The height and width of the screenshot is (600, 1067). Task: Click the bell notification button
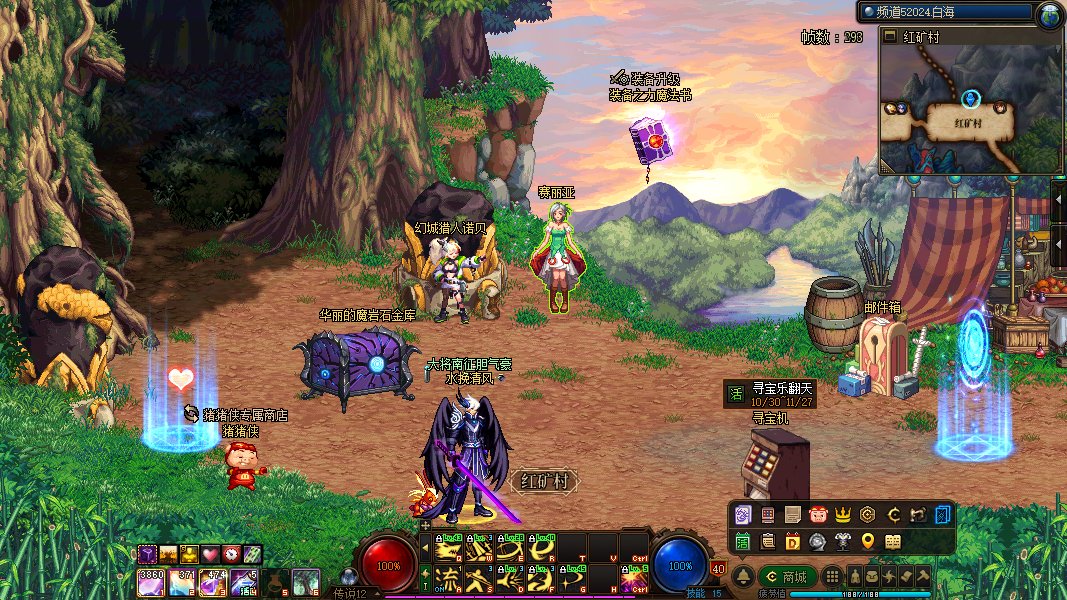point(744,577)
